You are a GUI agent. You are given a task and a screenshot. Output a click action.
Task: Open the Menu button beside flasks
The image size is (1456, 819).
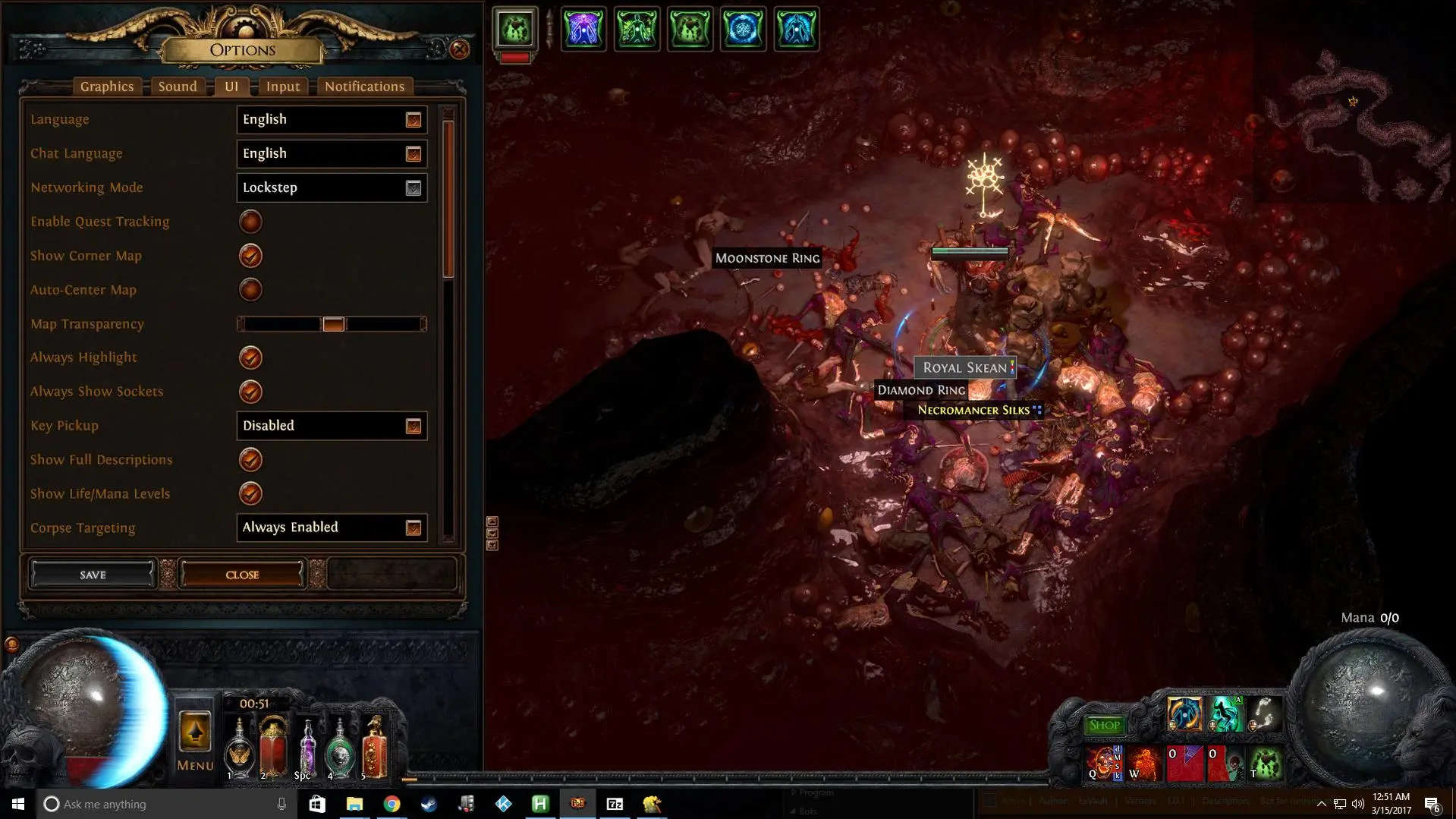(x=195, y=740)
